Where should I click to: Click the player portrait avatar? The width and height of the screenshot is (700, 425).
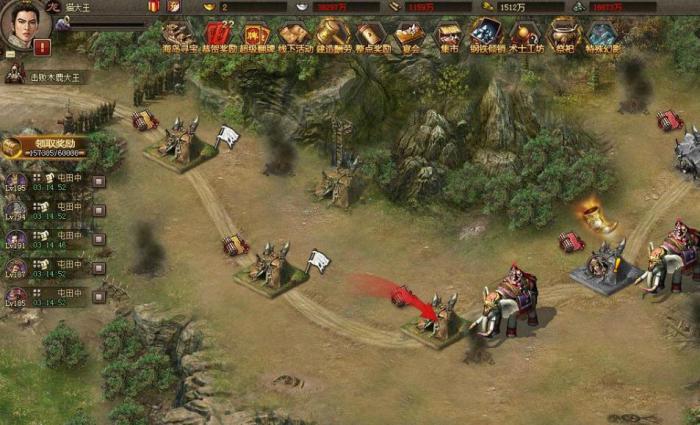tap(25, 24)
